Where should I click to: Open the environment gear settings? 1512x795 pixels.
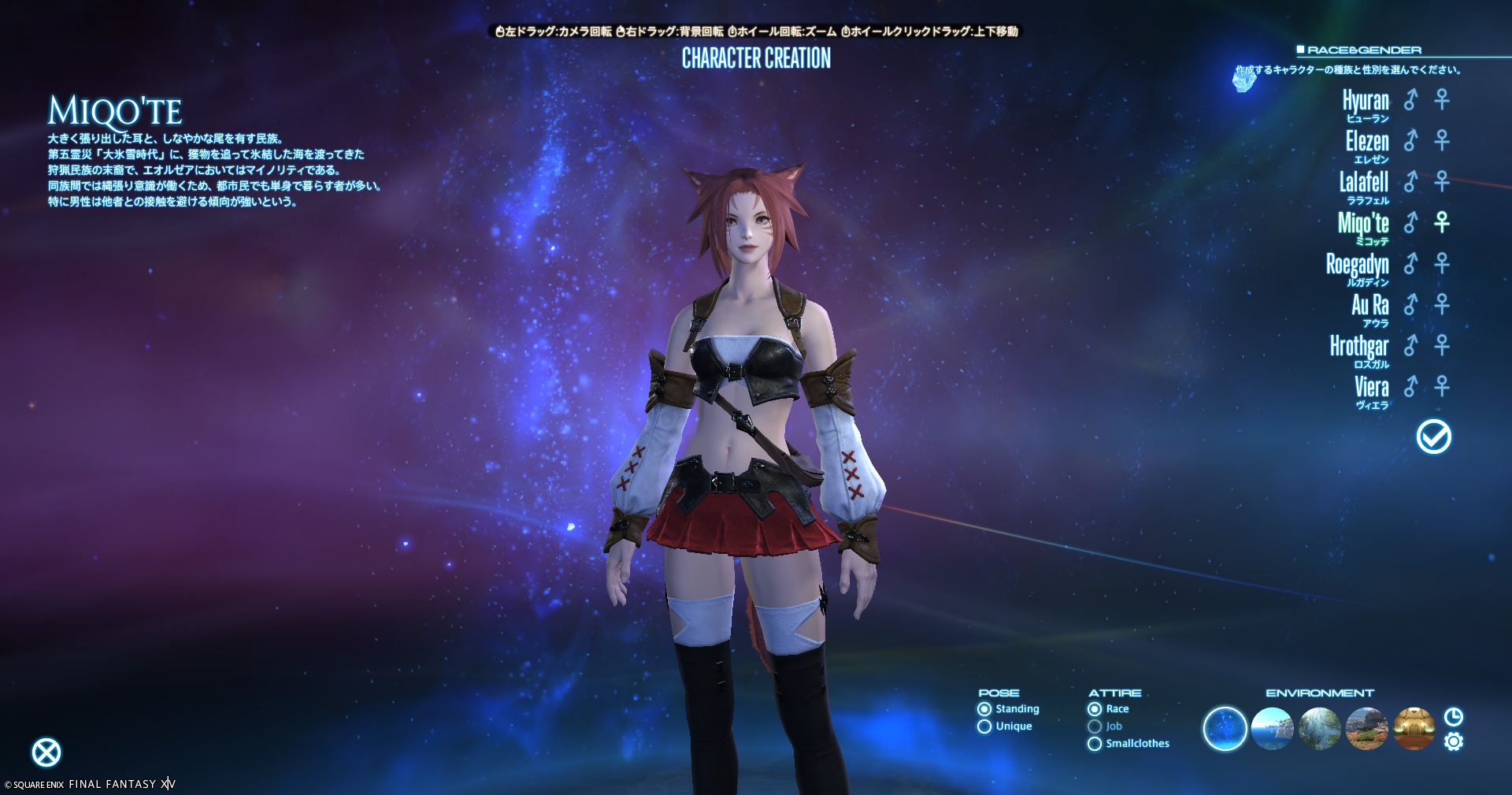[x=1454, y=741]
